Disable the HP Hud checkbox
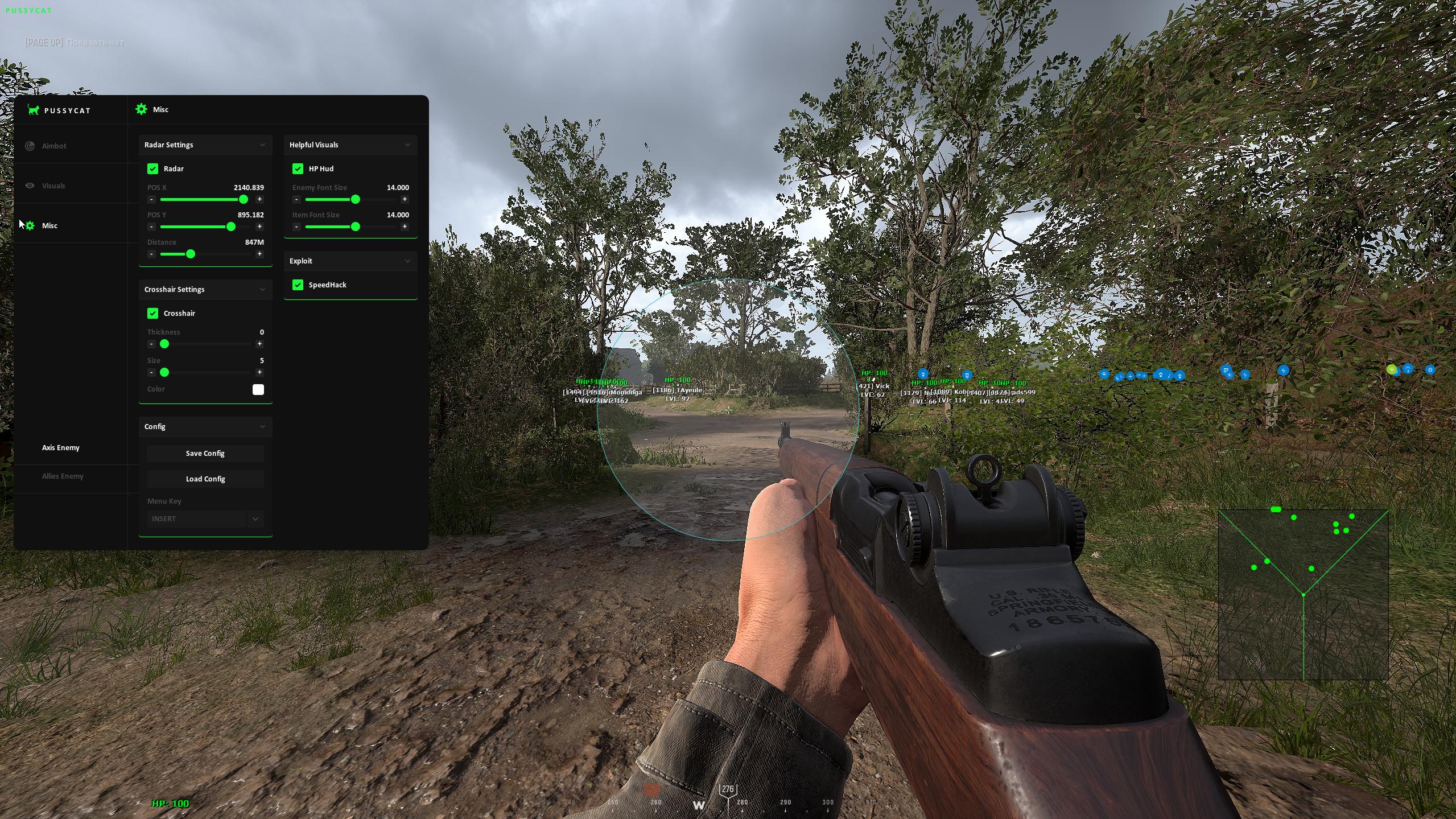The height and width of the screenshot is (819, 1456). pos(298,169)
